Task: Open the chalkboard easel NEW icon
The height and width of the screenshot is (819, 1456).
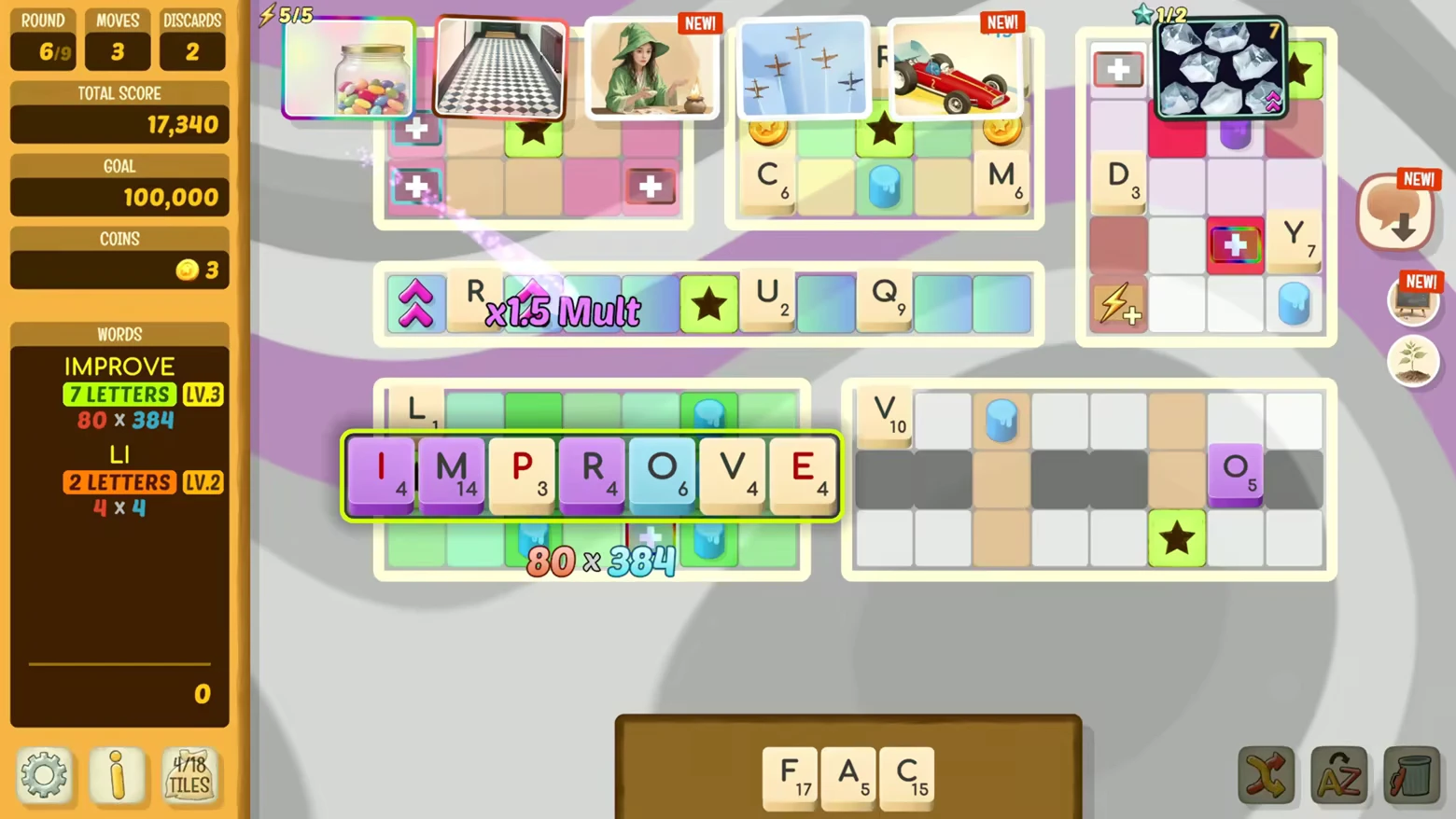Action: 1414,298
